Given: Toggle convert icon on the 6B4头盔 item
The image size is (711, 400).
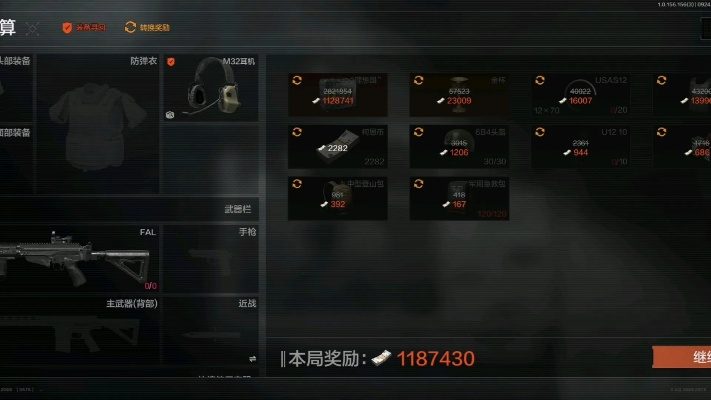Looking at the screenshot, I should click(x=418, y=132).
